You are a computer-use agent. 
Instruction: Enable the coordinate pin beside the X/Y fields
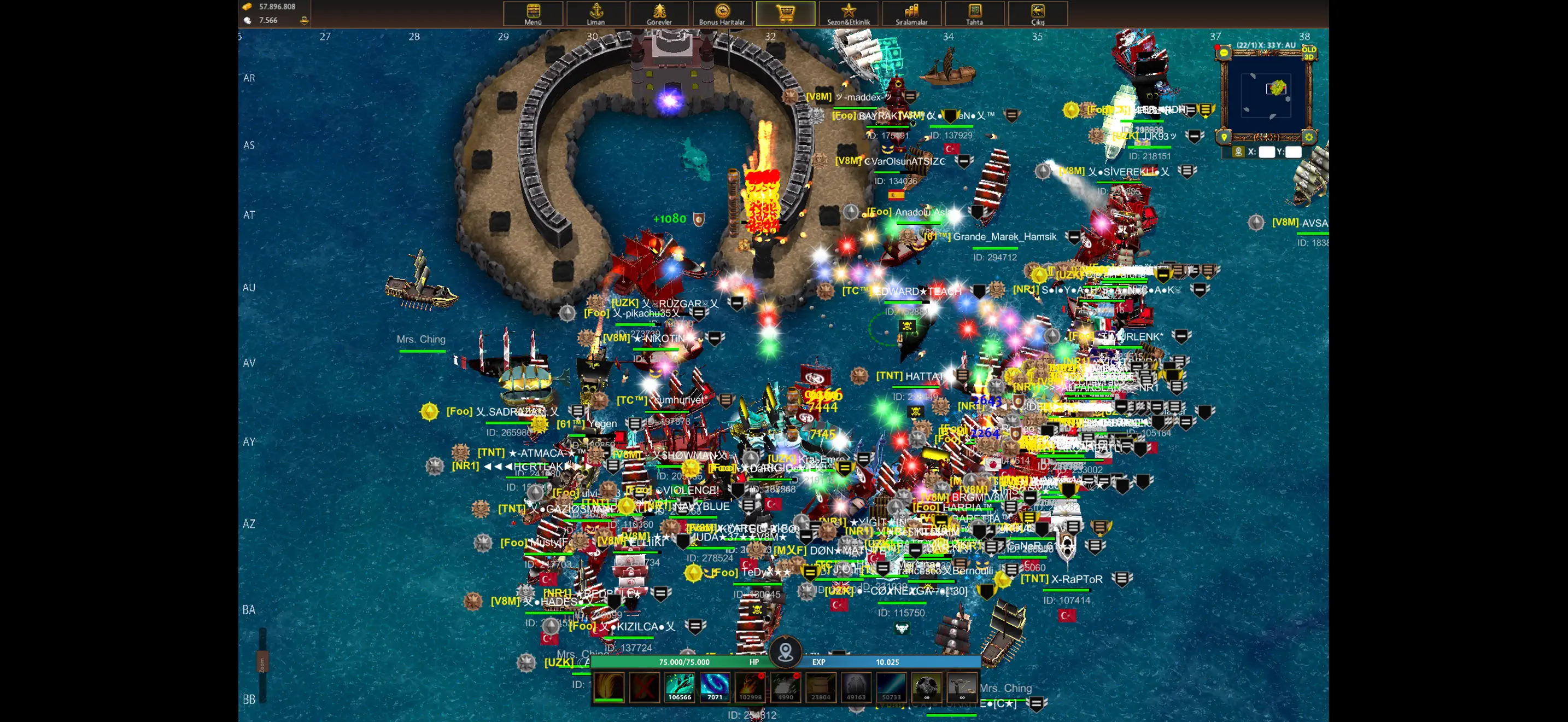point(1239,152)
